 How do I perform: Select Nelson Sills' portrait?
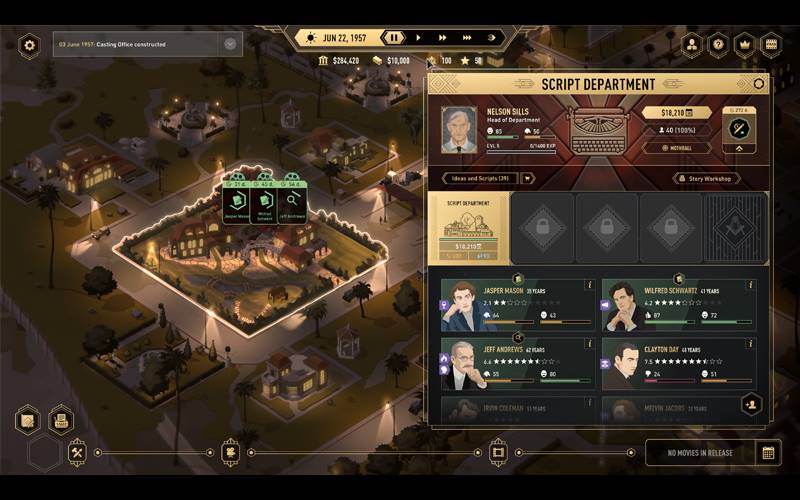pyautogui.click(x=460, y=129)
